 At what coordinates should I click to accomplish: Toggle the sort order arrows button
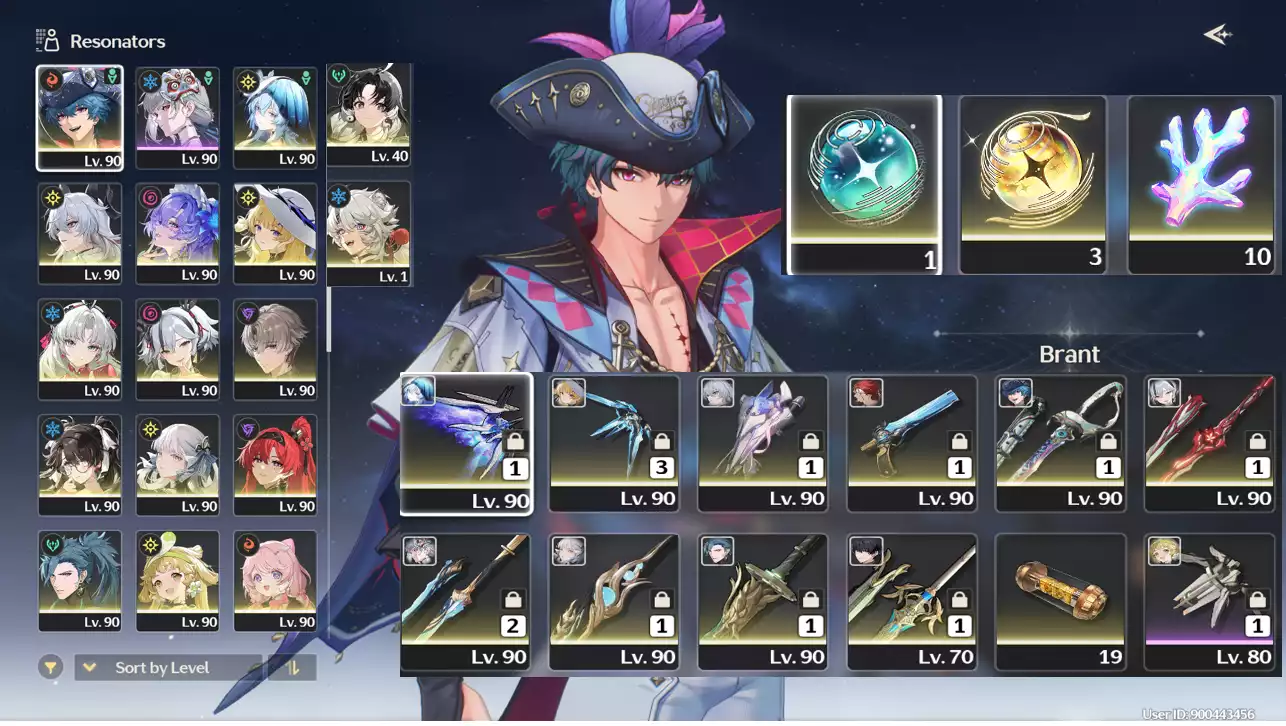click(293, 668)
